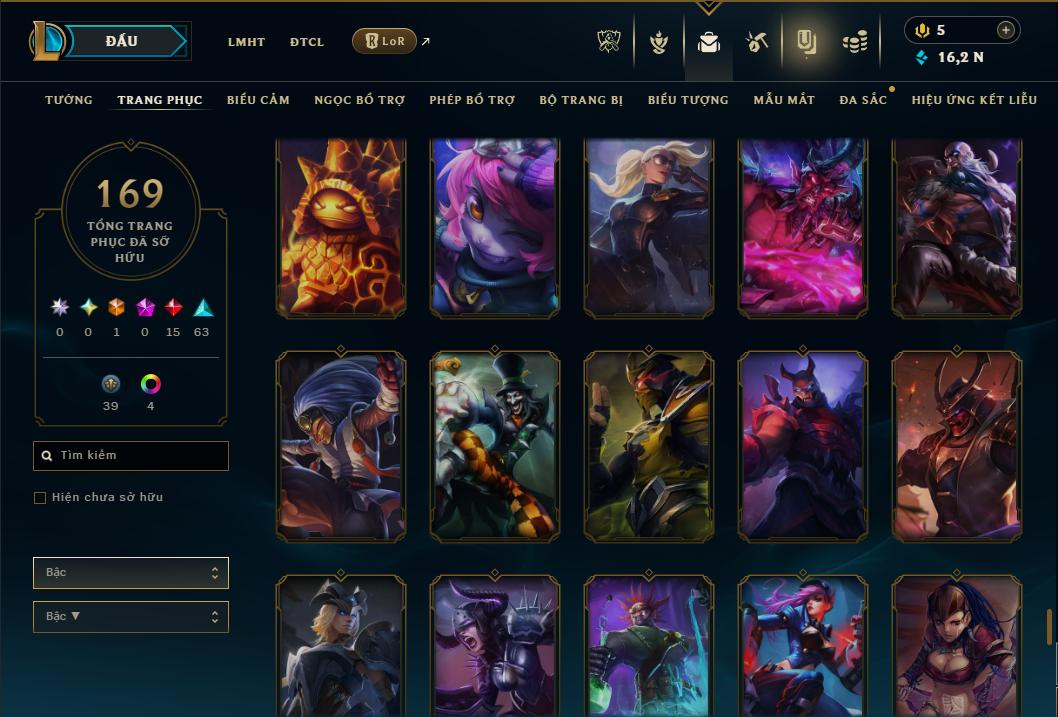Viewport: 1058px width, 717px height.
Task: Switch to the TƯỚNG tab
Action: (69, 100)
